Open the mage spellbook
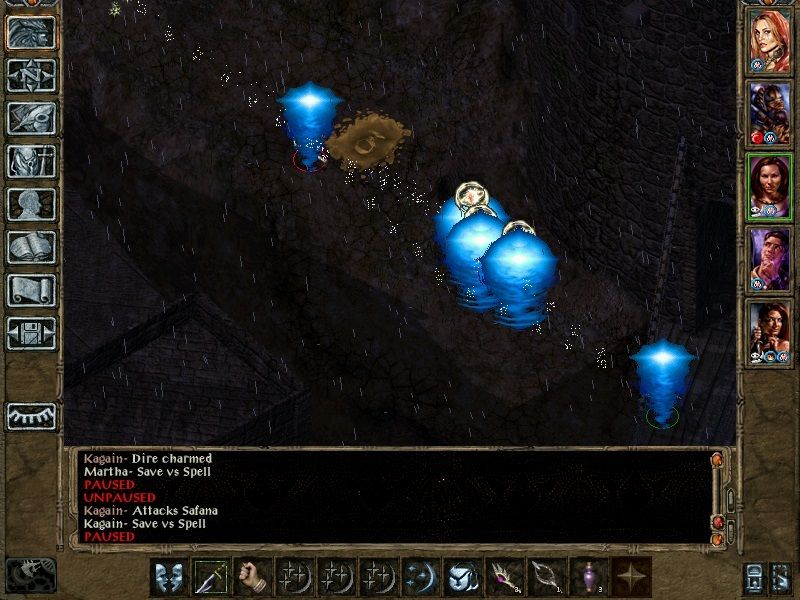 [31, 247]
